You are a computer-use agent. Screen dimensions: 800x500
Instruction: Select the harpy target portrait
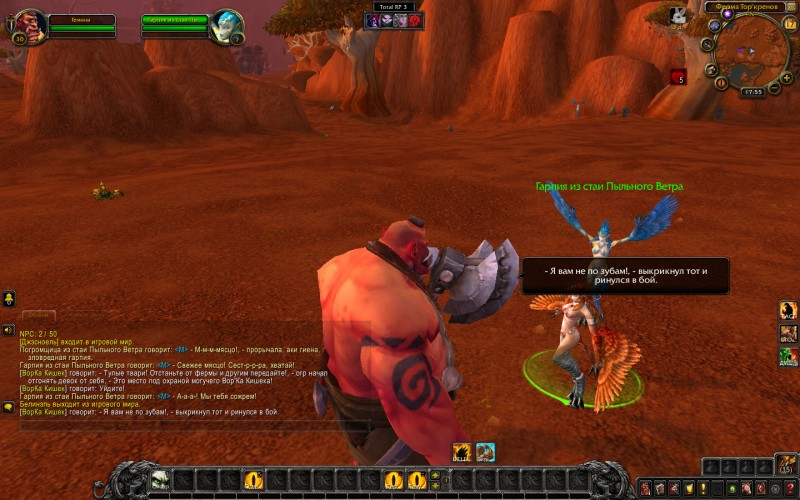(x=227, y=25)
